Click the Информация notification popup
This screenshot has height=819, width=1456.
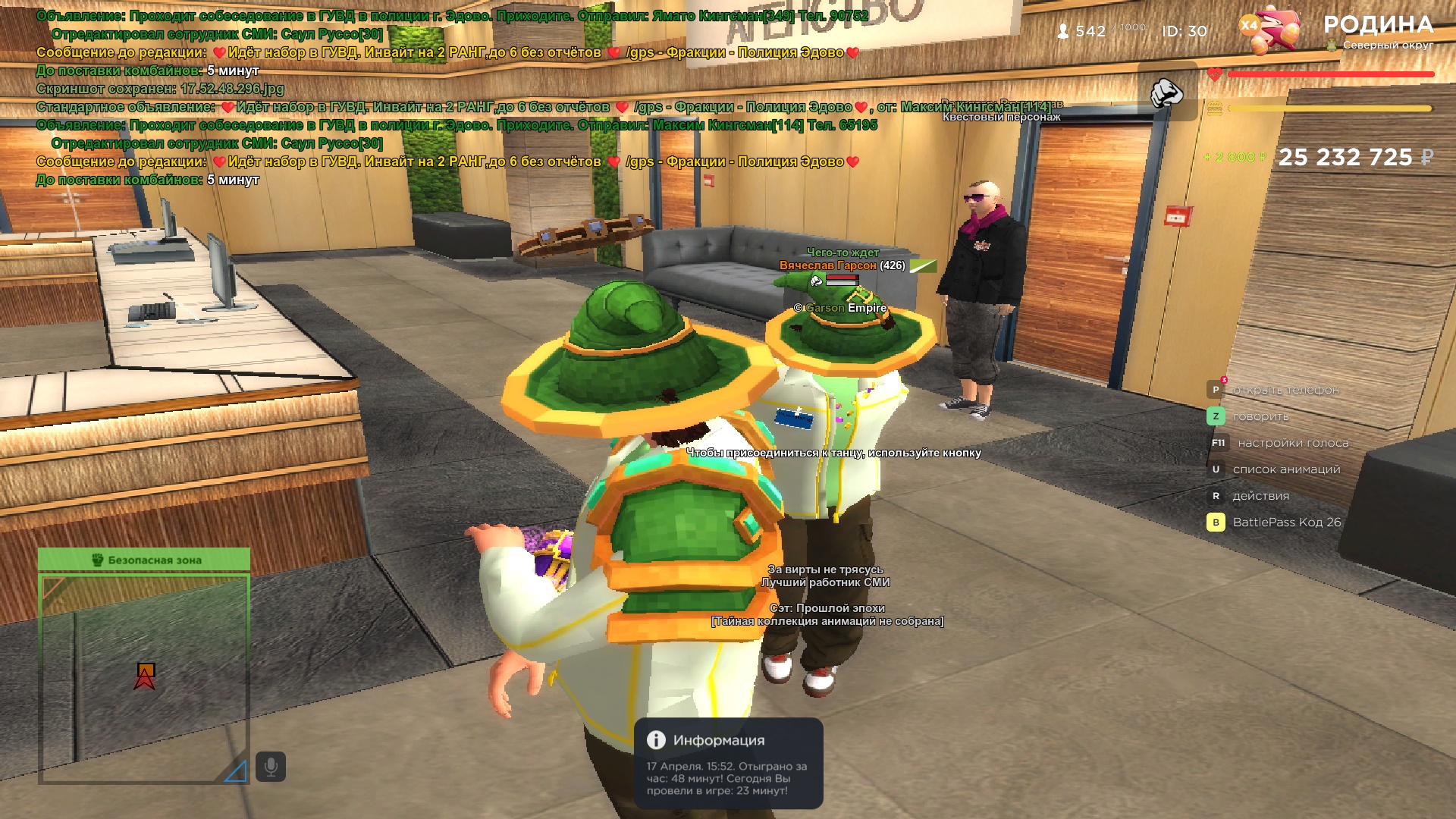(729, 764)
